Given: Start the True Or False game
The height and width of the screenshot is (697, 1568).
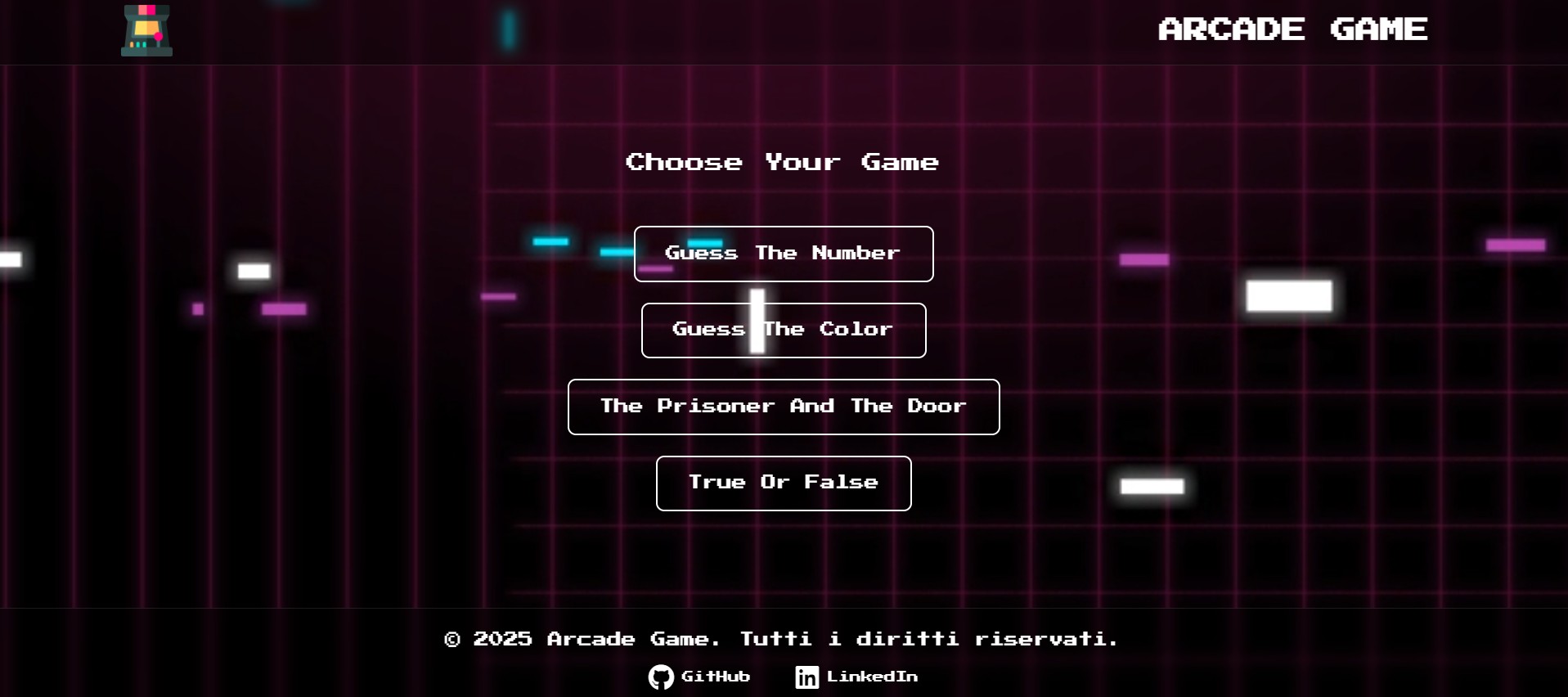Looking at the screenshot, I should (x=783, y=483).
